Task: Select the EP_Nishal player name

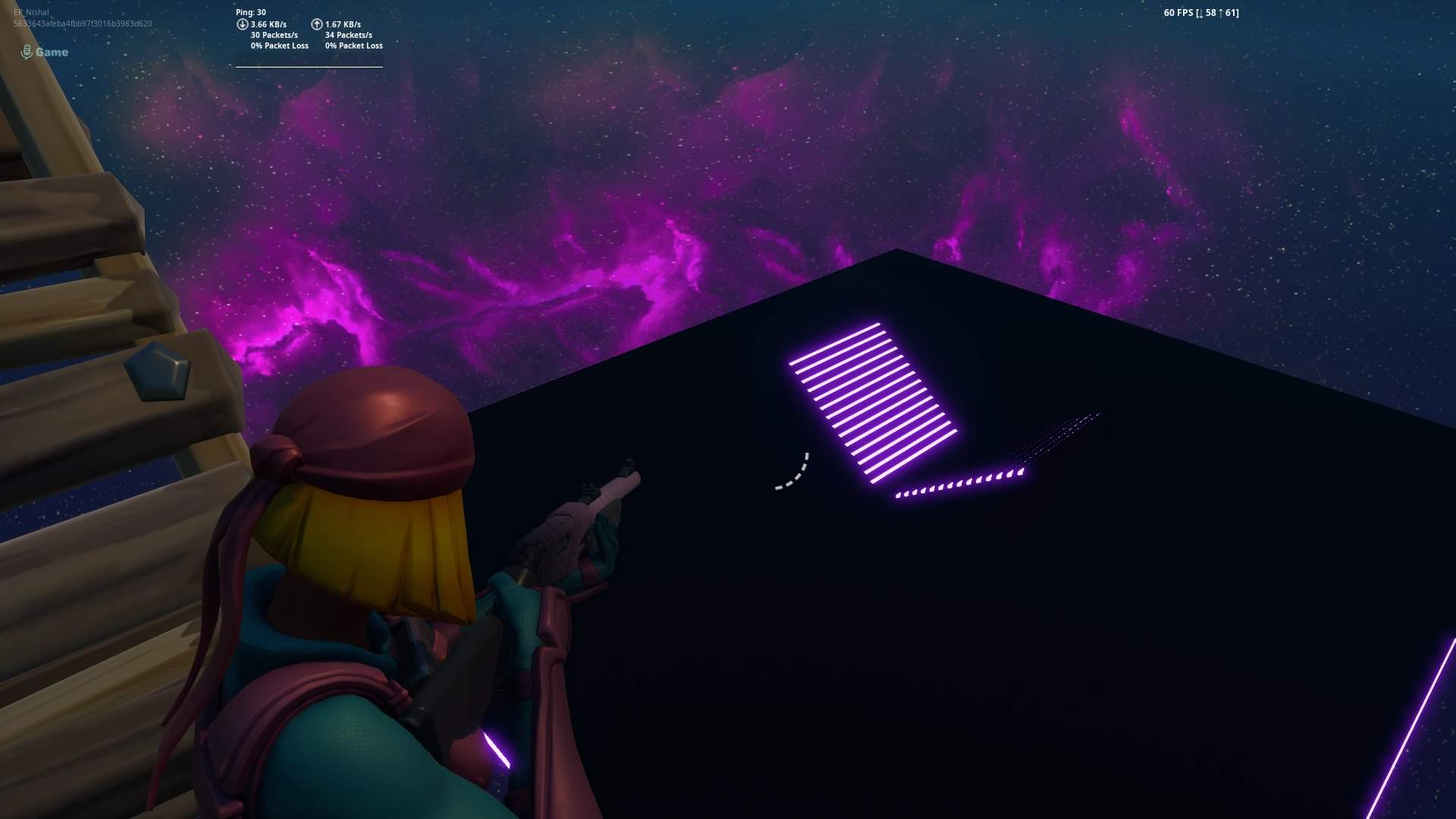Action: (x=30, y=12)
